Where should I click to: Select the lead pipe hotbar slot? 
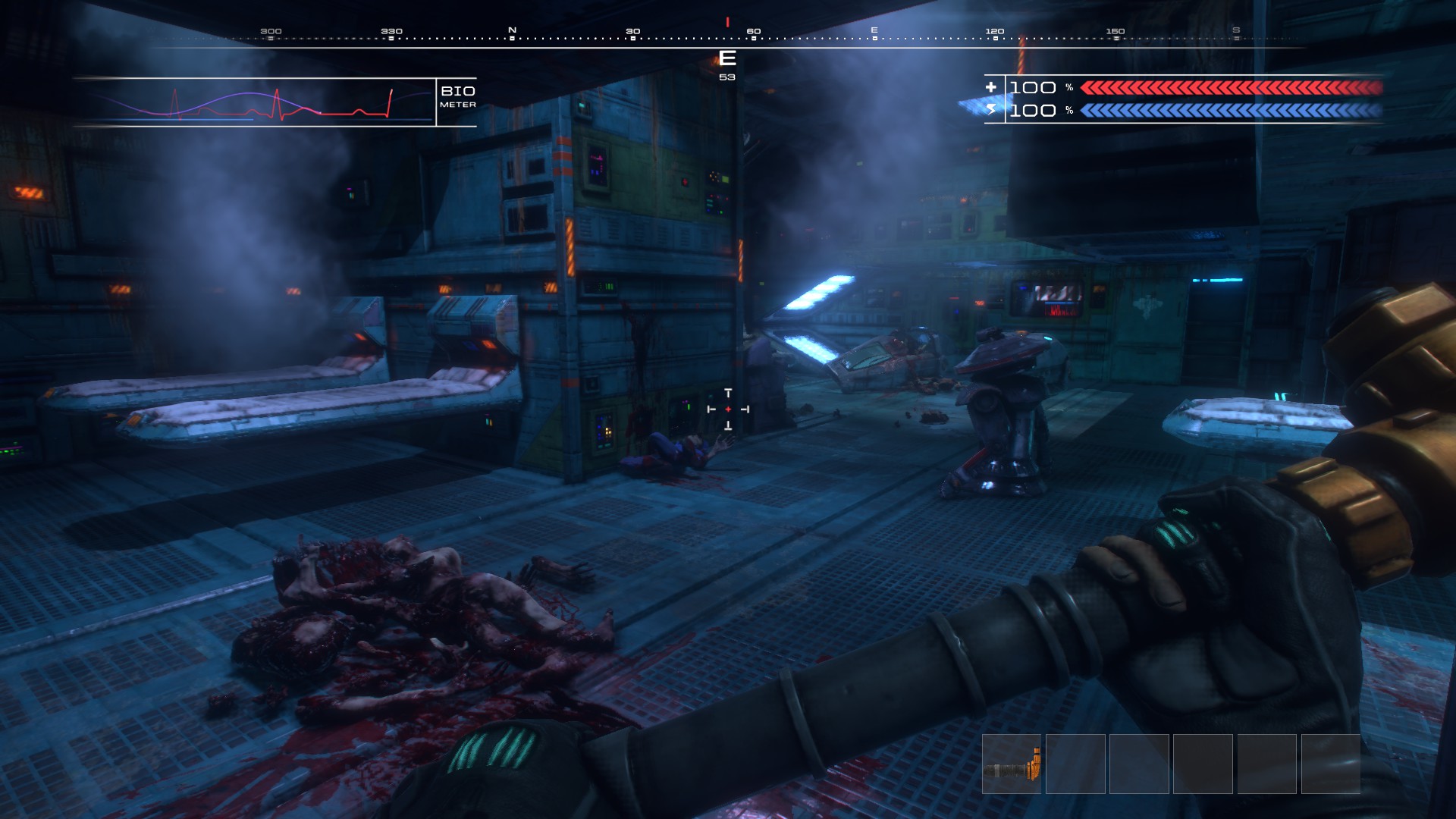(x=1012, y=764)
